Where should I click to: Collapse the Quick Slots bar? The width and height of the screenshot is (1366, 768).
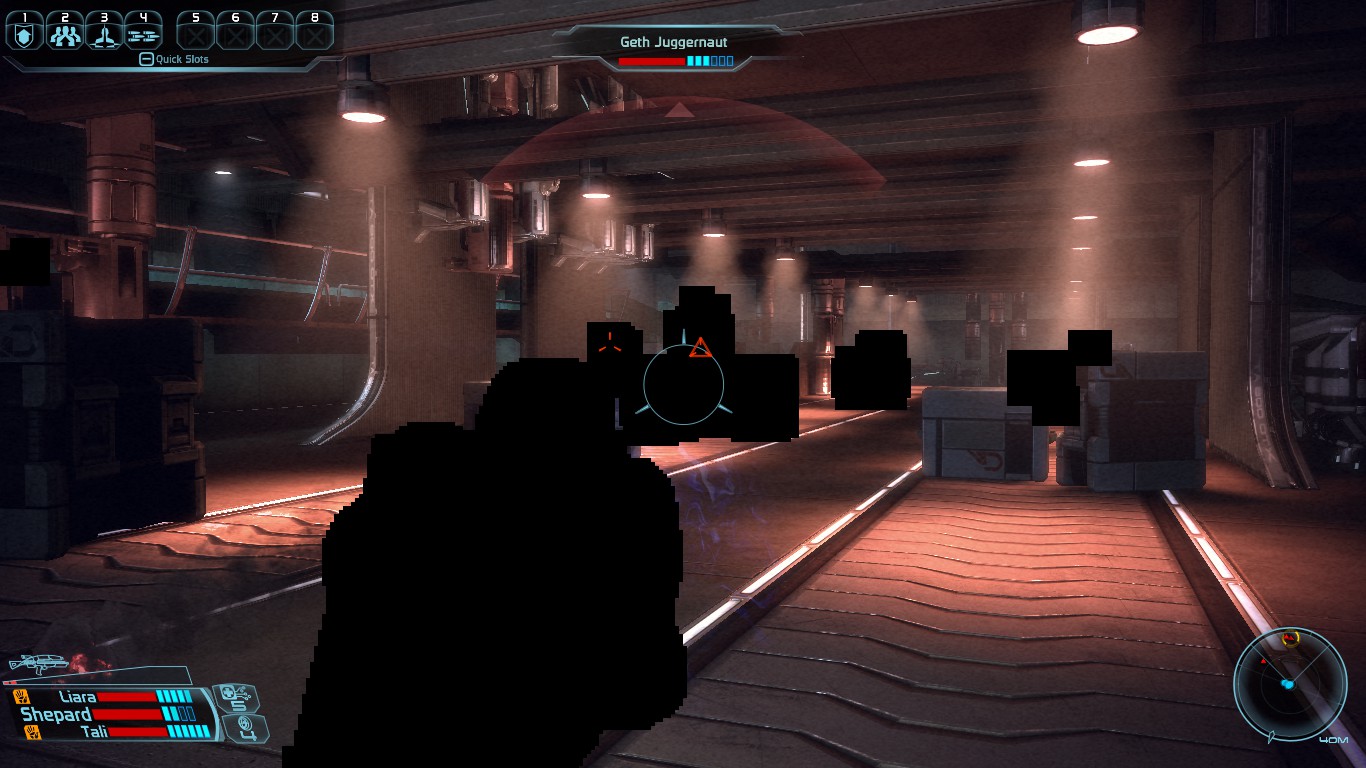pos(146,60)
